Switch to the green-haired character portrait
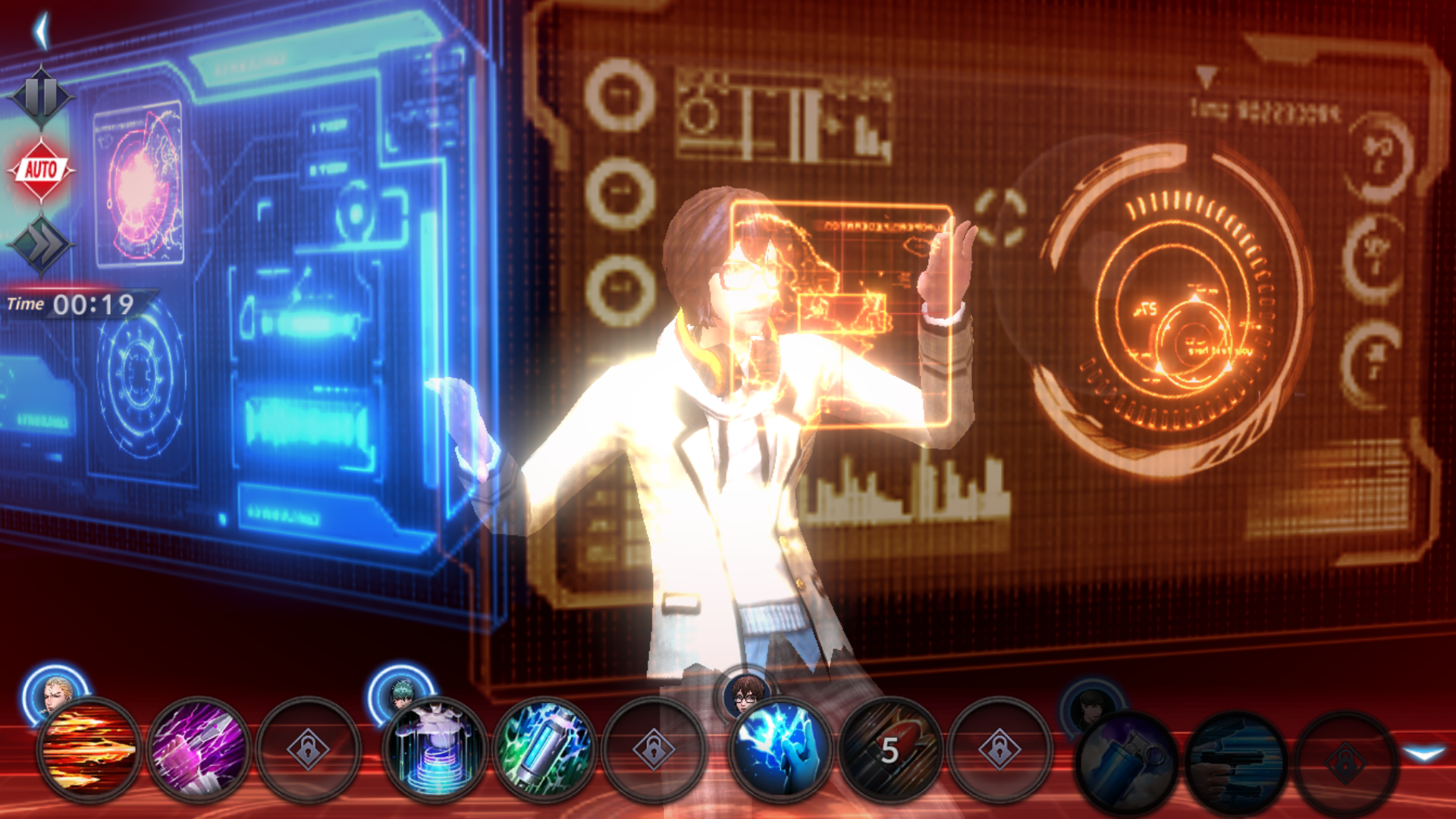This screenshot has height=819, width=1456. click(x=402, y=694)
